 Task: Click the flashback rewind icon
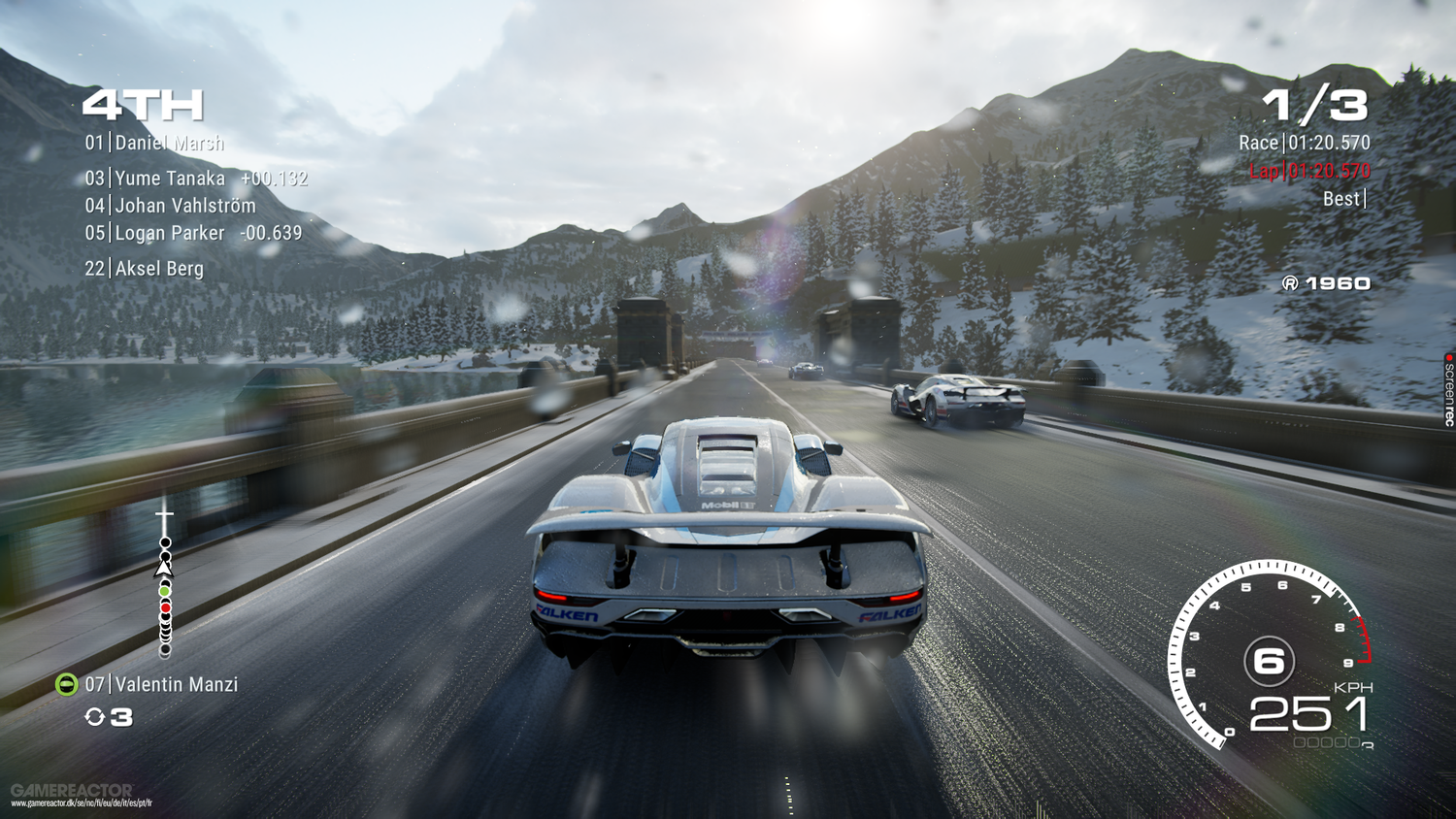click(95, 717)
